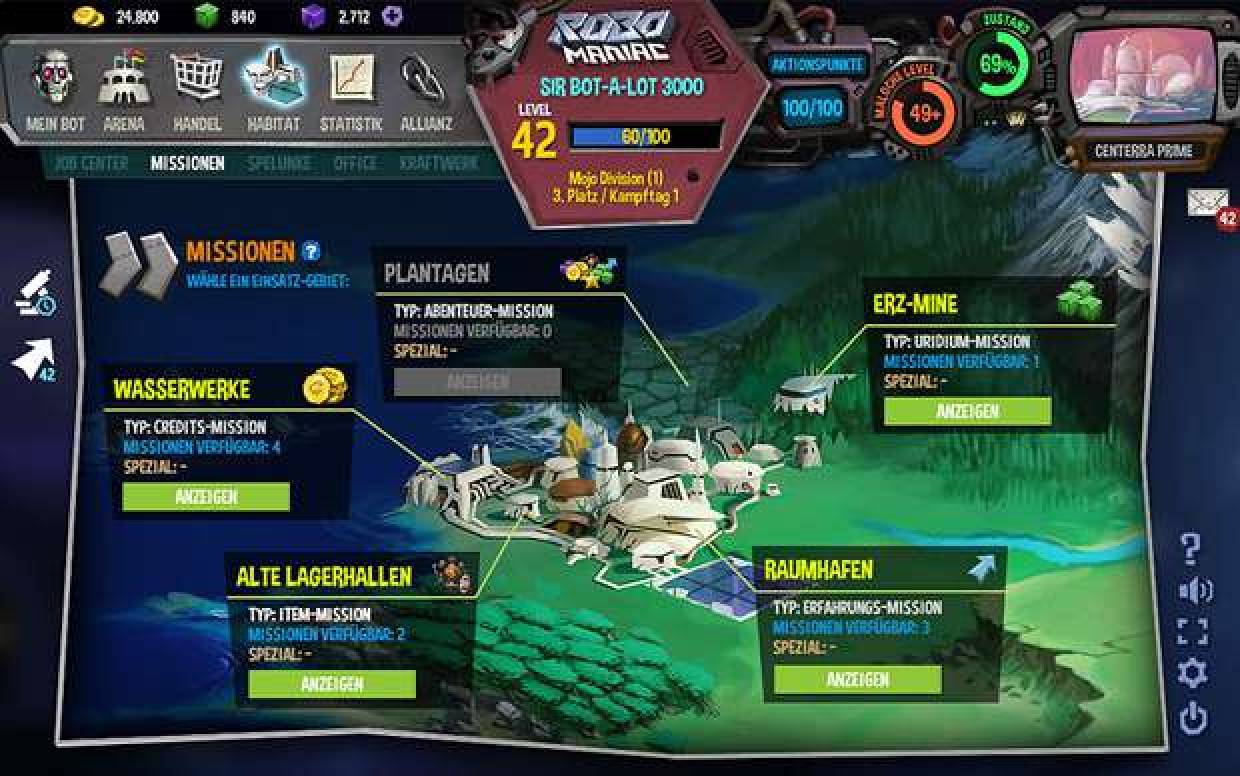Open the Handel shop menu
The image size is (1240, 776).
tap(197, 90)
